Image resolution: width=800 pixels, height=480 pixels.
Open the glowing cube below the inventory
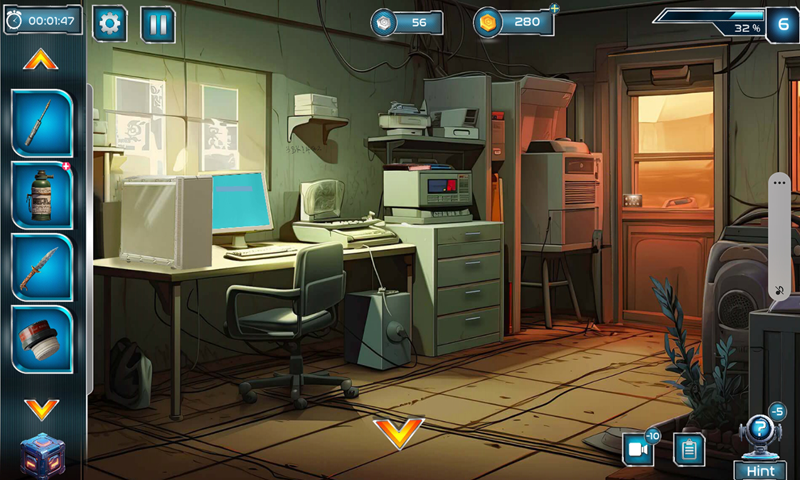point(41,455)
